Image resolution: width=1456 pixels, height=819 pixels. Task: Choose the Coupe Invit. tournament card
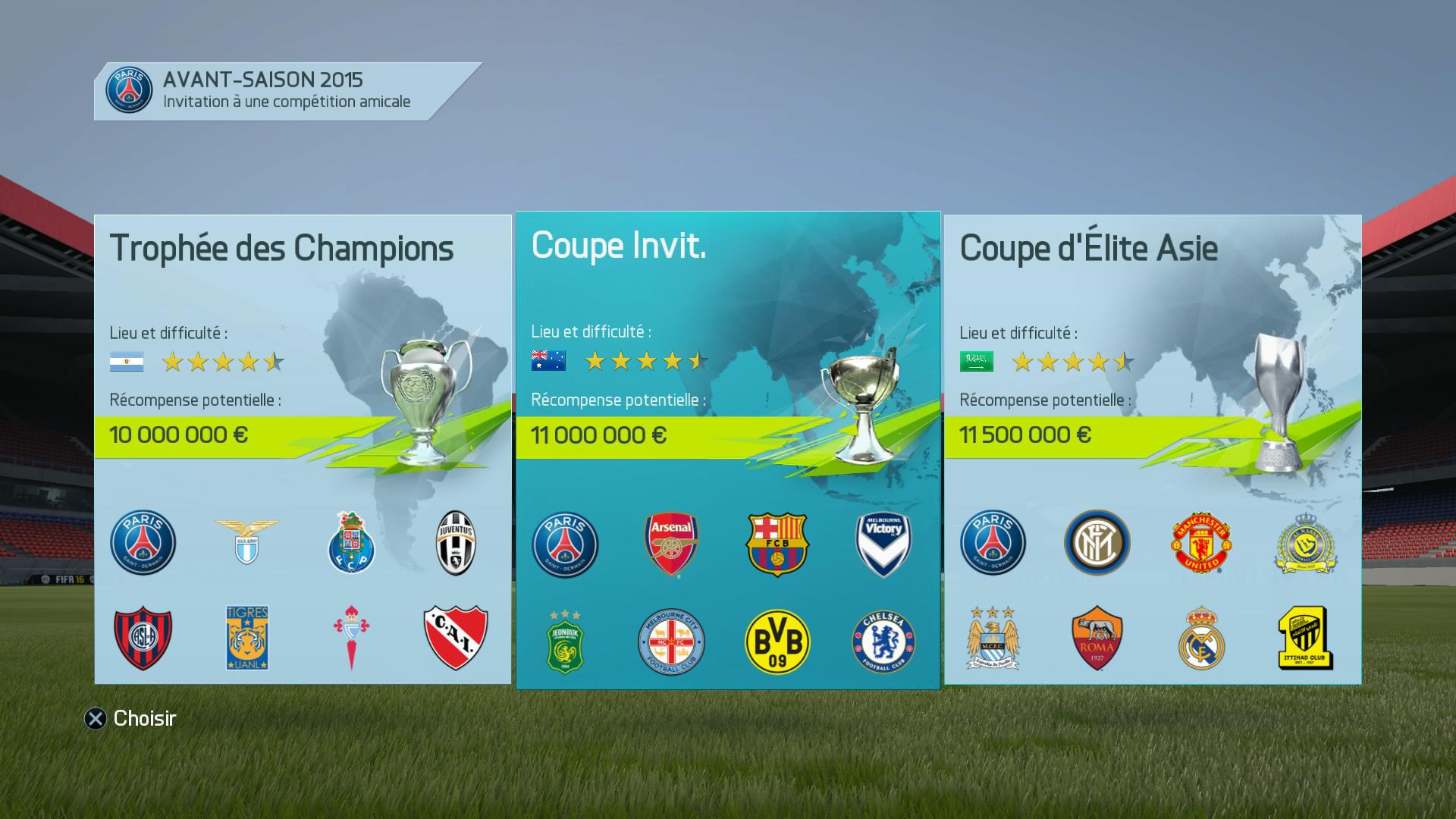click(727, 450)
